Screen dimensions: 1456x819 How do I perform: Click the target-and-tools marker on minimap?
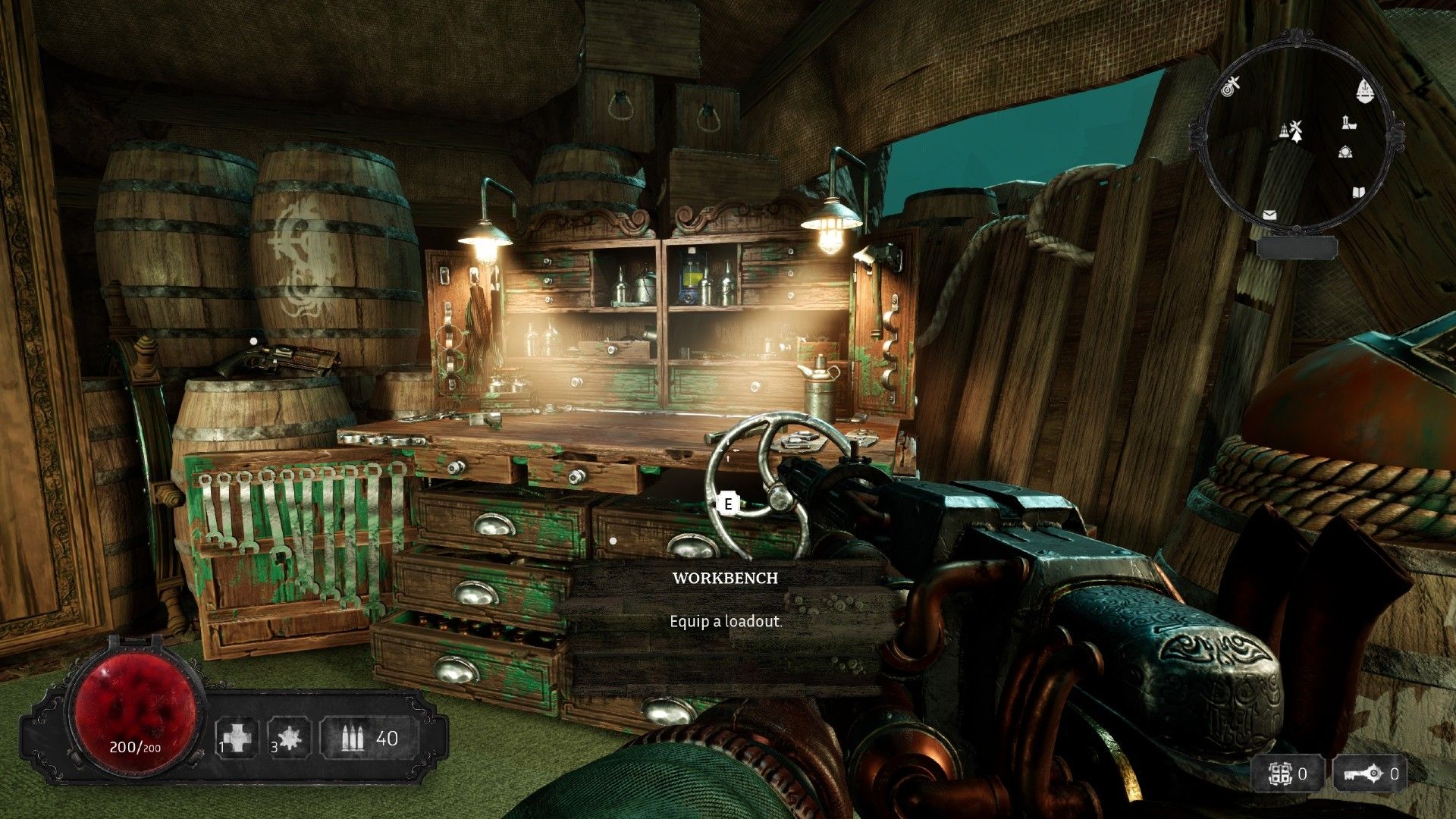(x=1232, y=86)
